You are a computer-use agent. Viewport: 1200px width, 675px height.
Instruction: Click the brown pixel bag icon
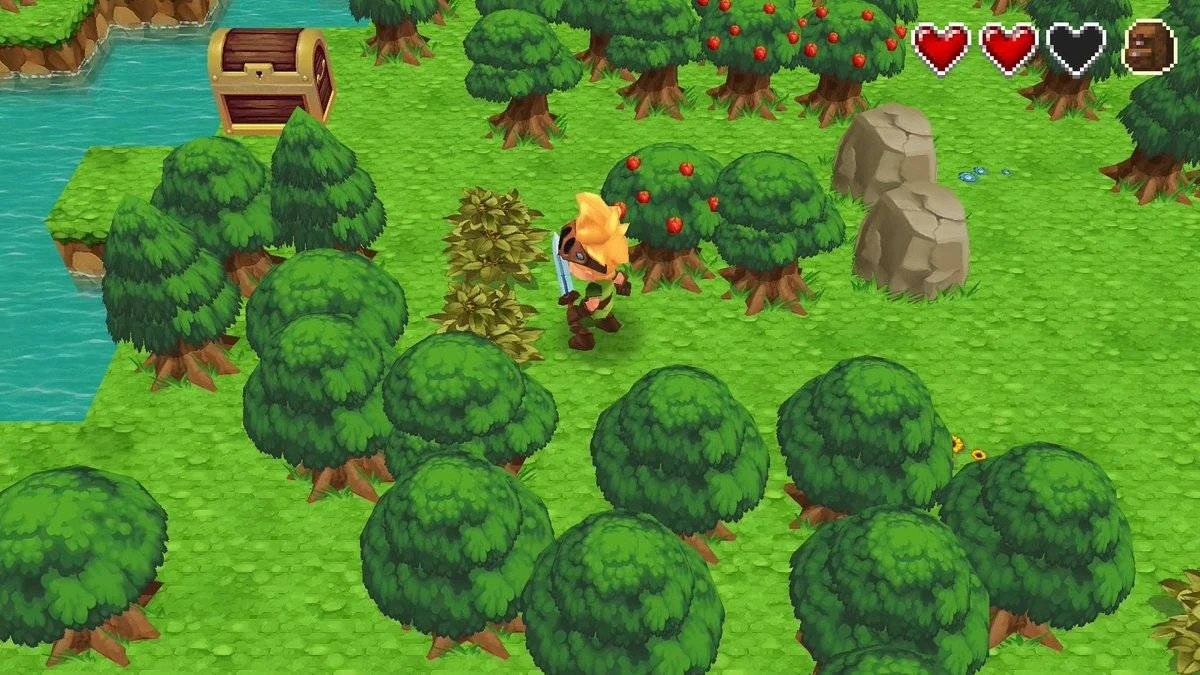[1149, 47]
